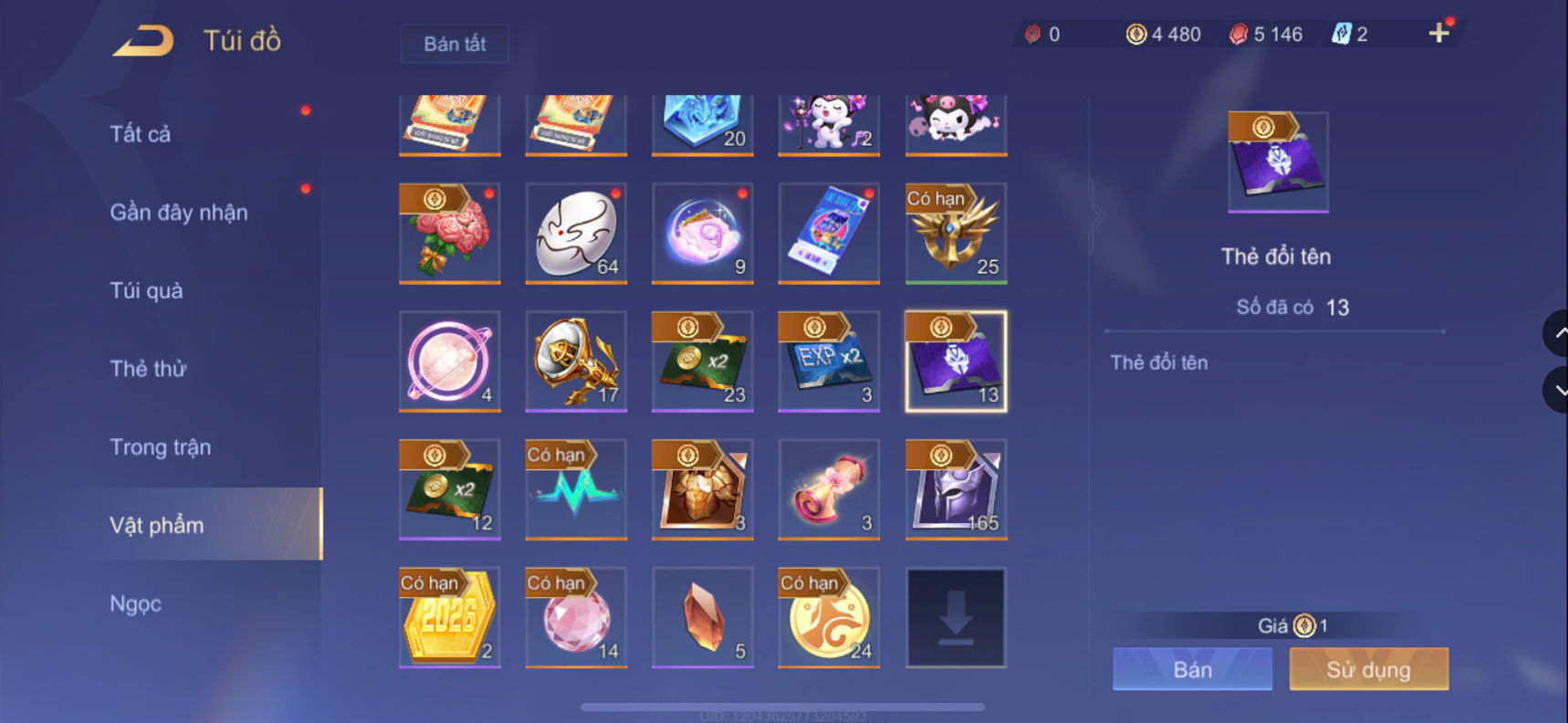
Task: Open the Bán tất option
Action: [x=454, y=43]
